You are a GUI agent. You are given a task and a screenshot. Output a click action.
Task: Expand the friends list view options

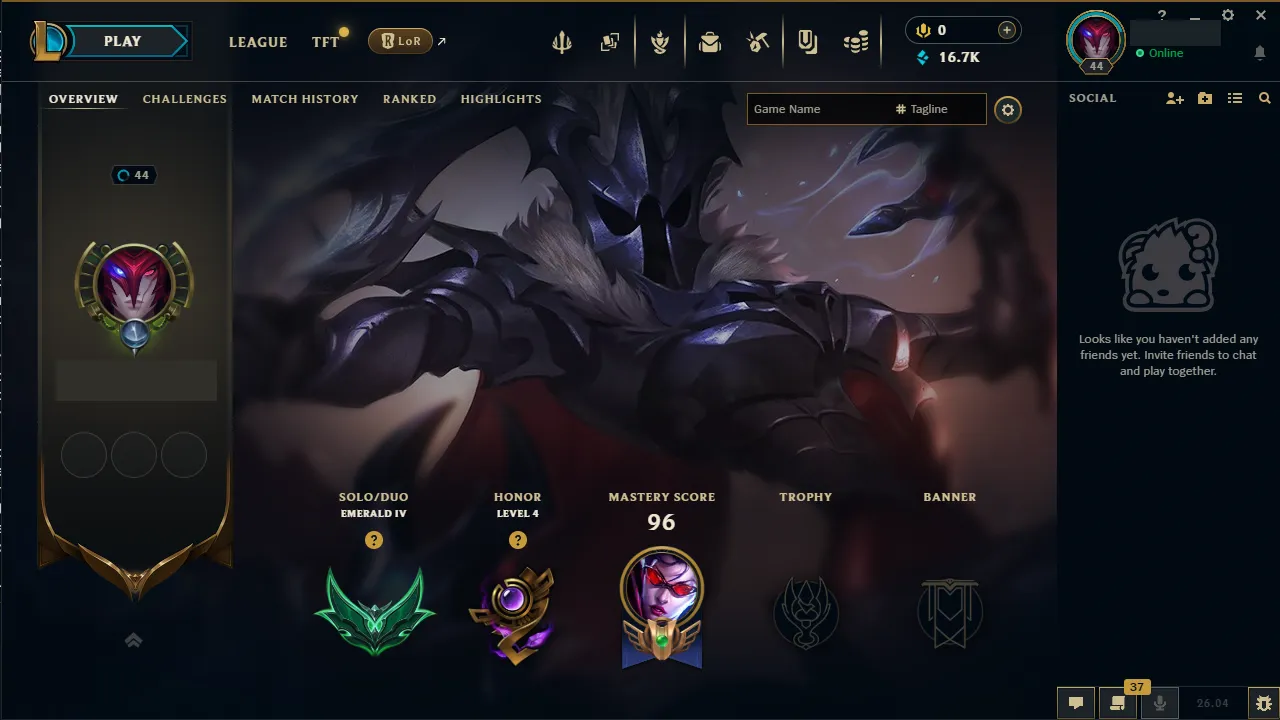tap(1235, 98)
